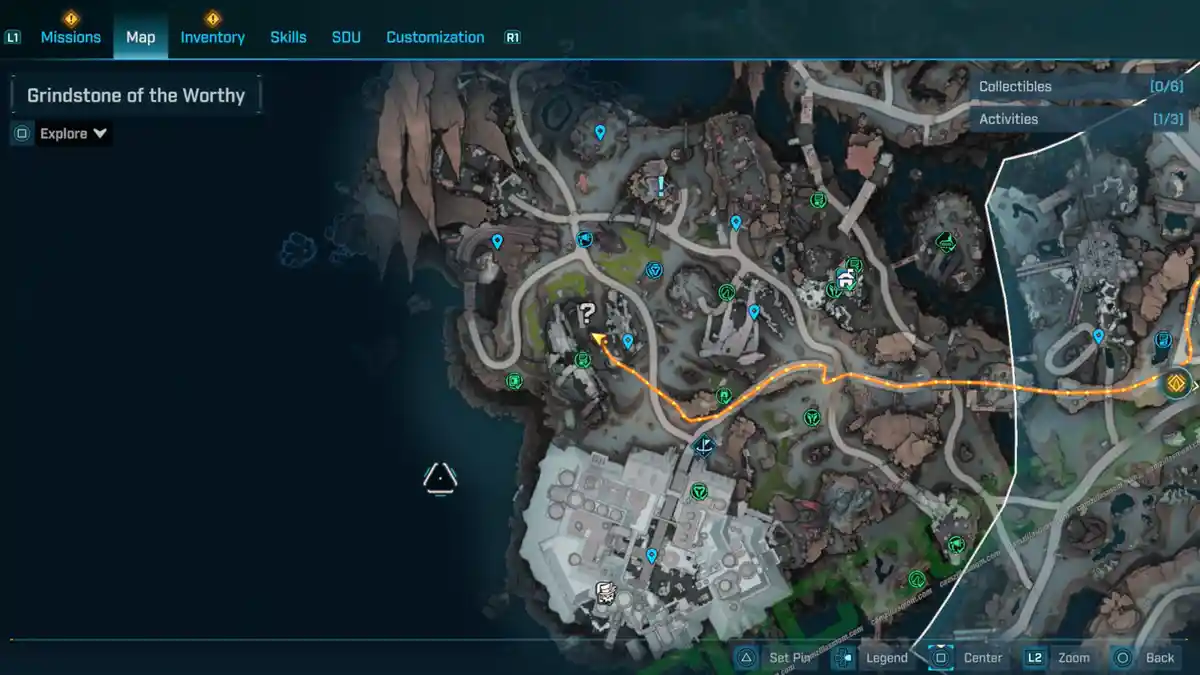Open the map Legend
1200x675 pixels.
pos(873,657)
